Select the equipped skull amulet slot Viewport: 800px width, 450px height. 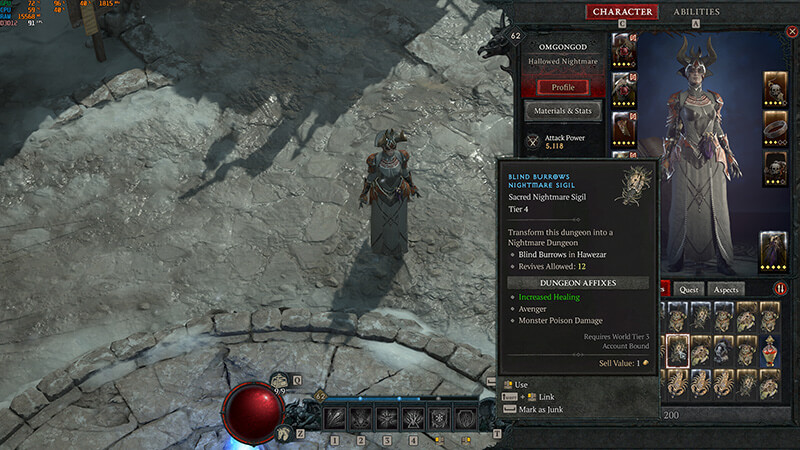[774, 88]
